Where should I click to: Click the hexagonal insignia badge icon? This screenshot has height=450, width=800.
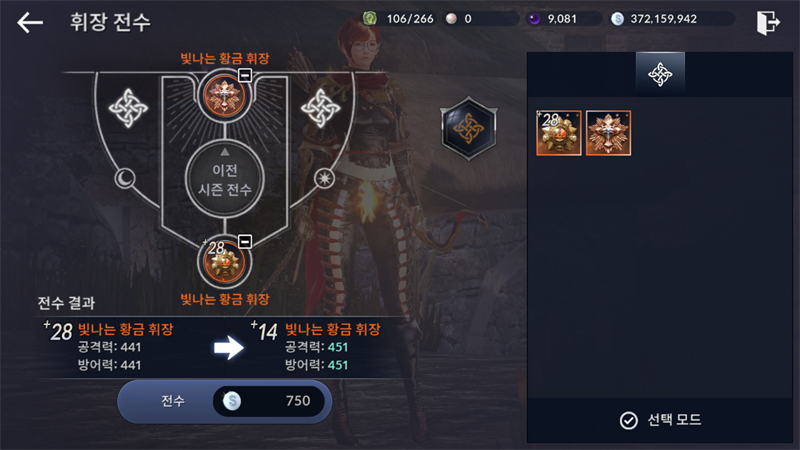click(468, 126)
